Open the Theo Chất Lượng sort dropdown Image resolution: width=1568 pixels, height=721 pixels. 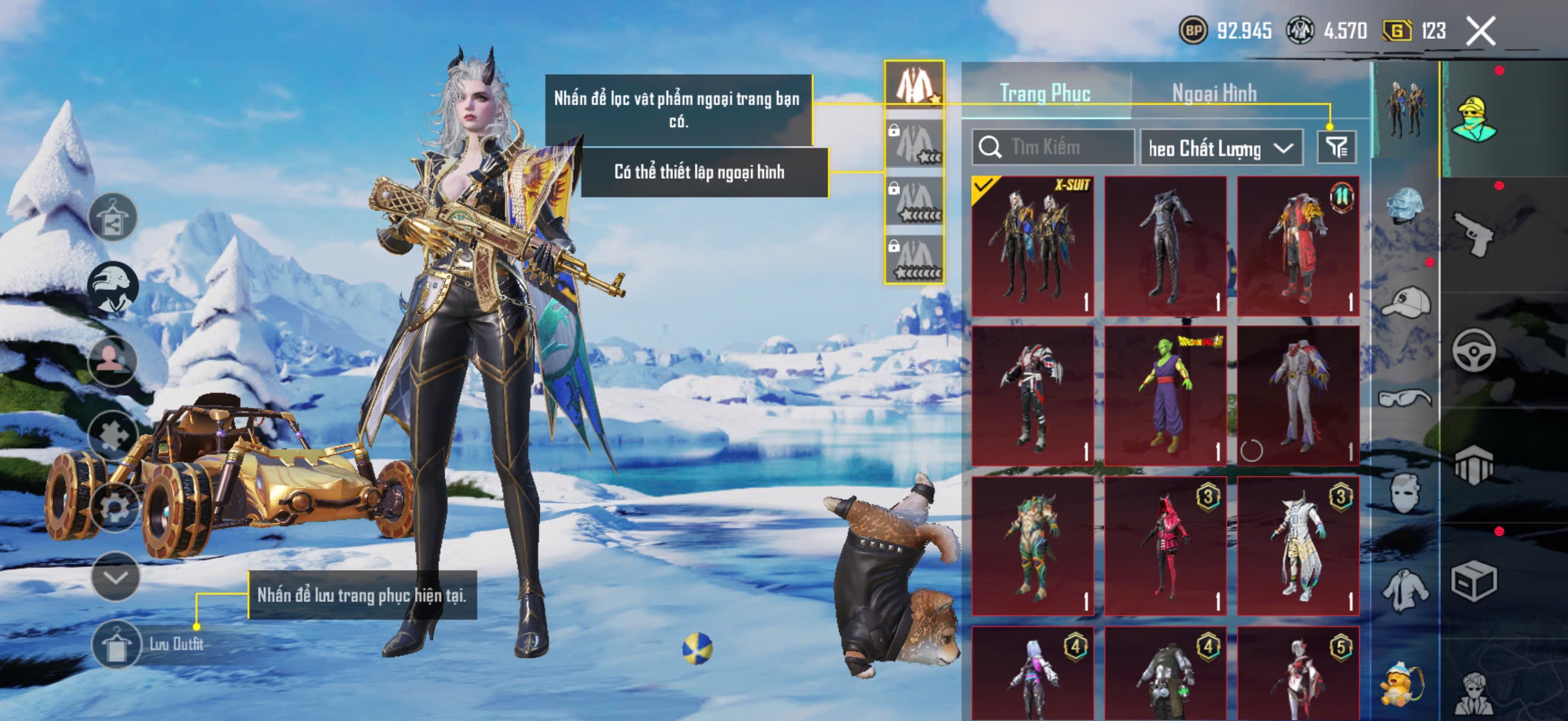pos(1221,148)
